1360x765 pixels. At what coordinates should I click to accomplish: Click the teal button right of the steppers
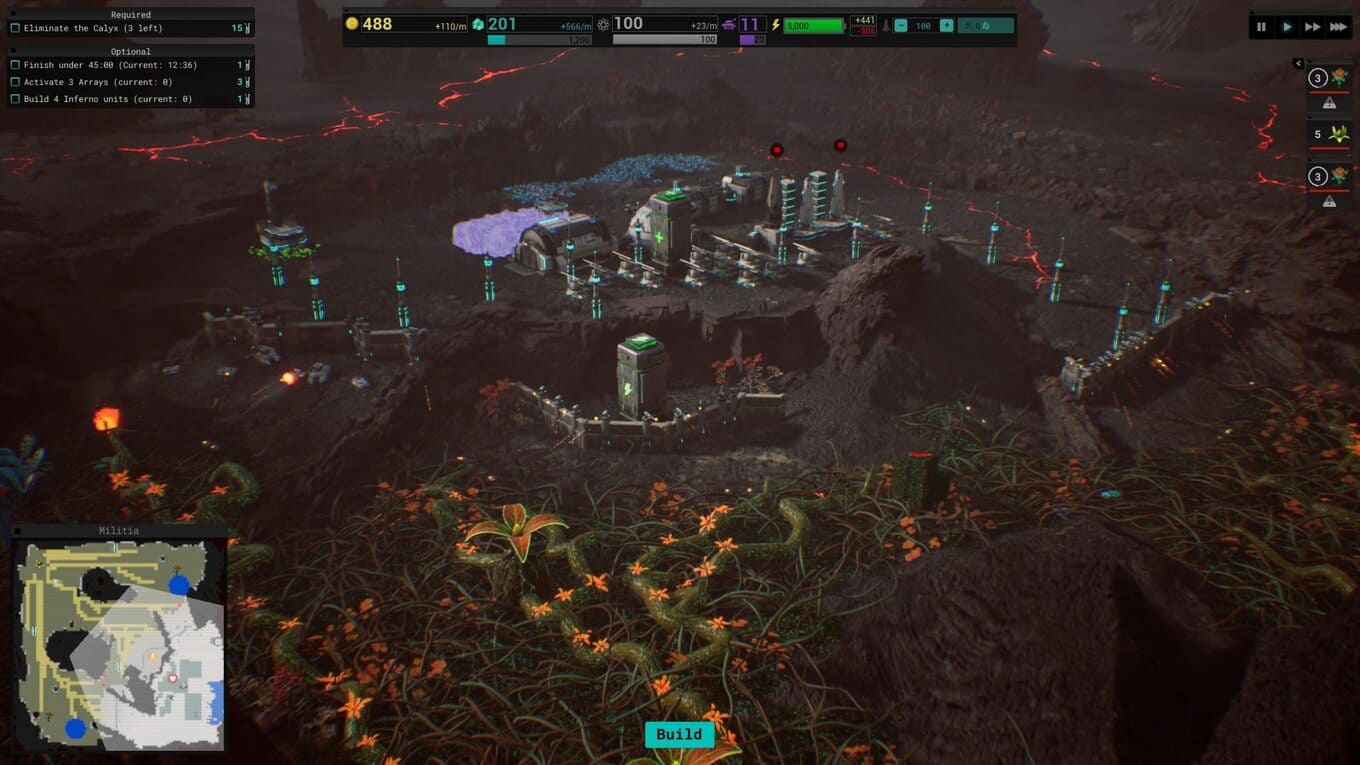tap(985, 26)
